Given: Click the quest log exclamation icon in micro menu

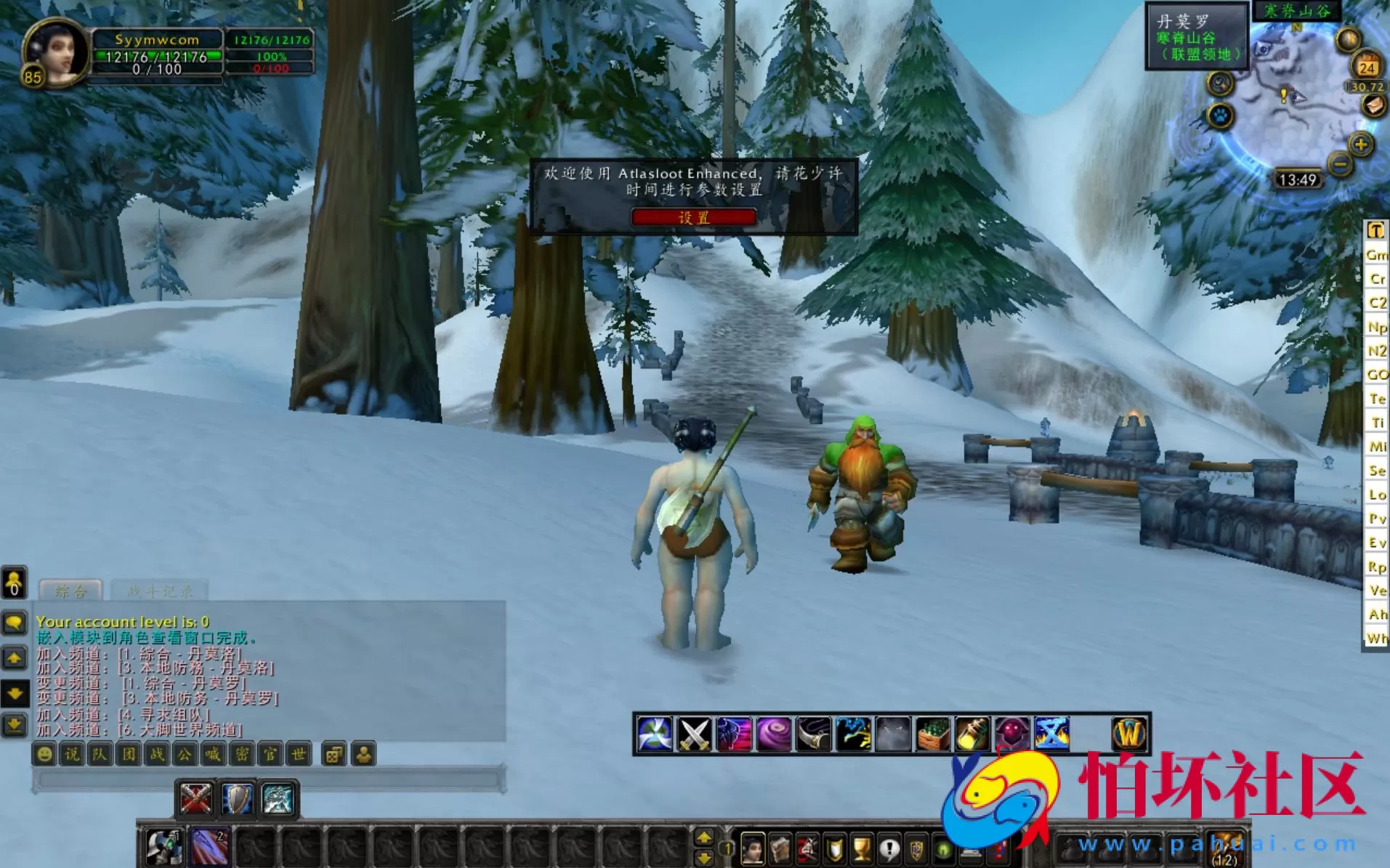Looking at the screenshot, I should click(x=889, y=846).
